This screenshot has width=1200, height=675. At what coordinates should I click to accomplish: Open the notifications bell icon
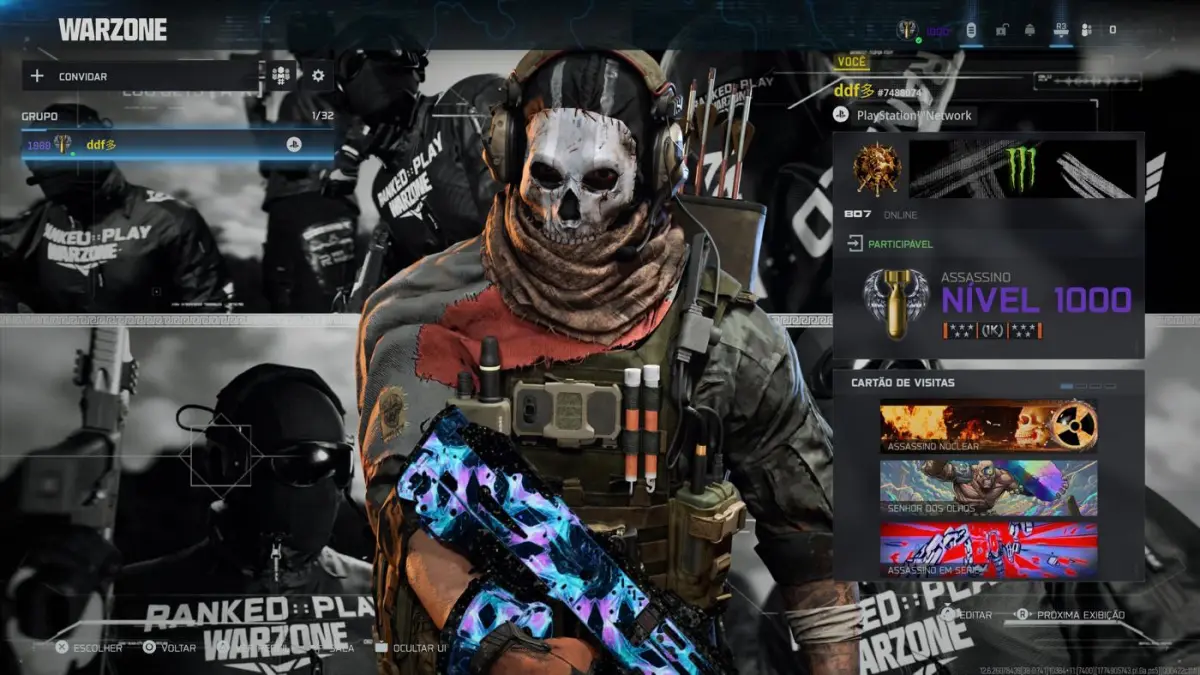click(x=1029, y=30)
